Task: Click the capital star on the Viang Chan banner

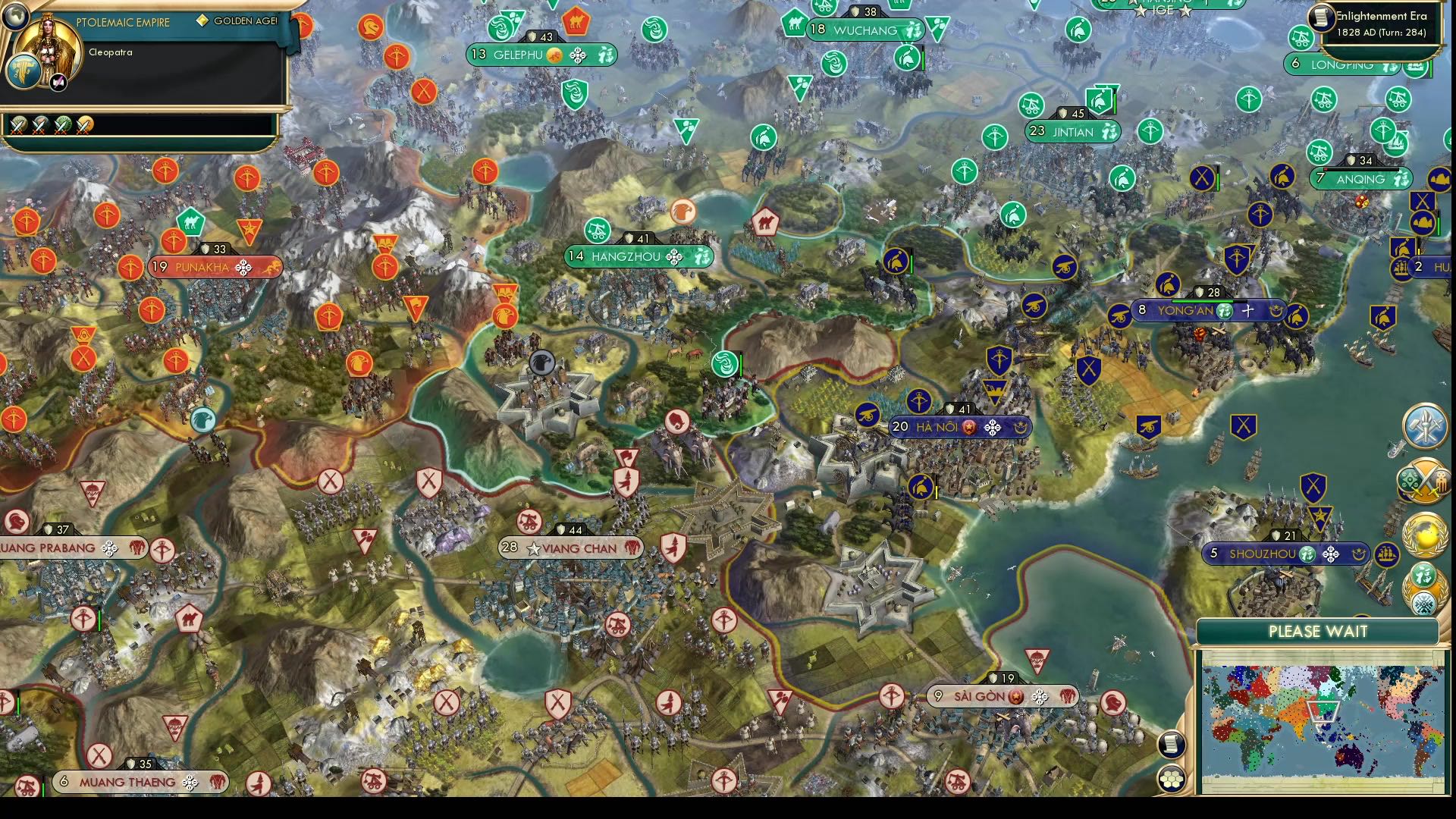Action: [x=535, y=548]
